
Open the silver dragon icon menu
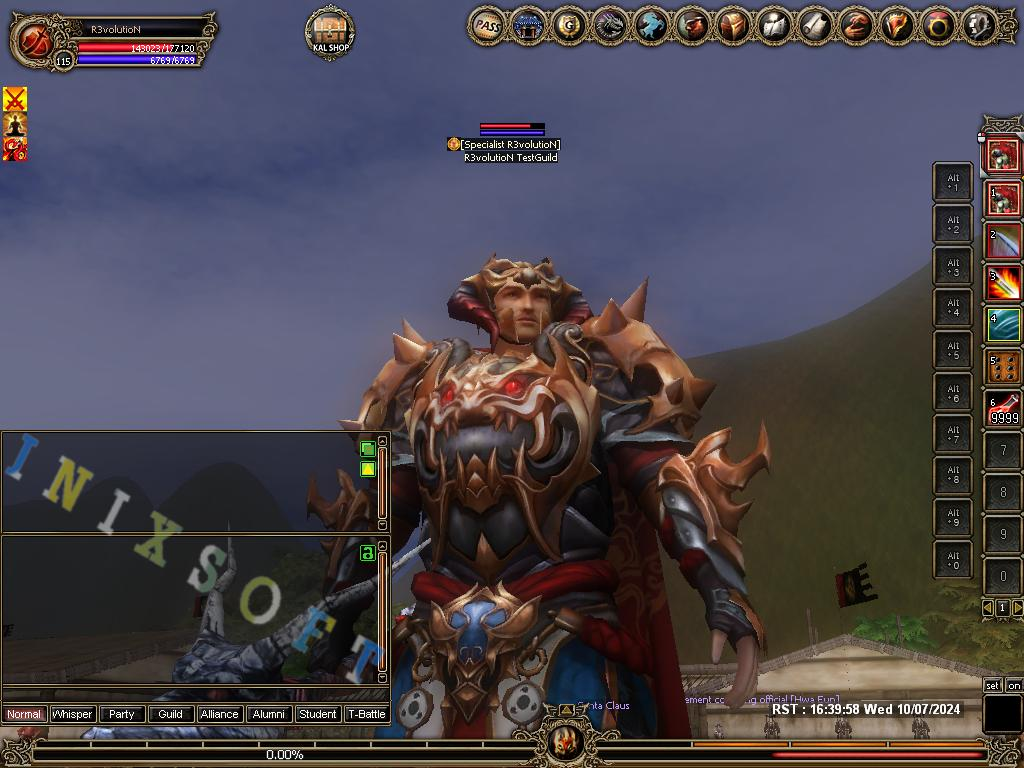pos(610,26)
